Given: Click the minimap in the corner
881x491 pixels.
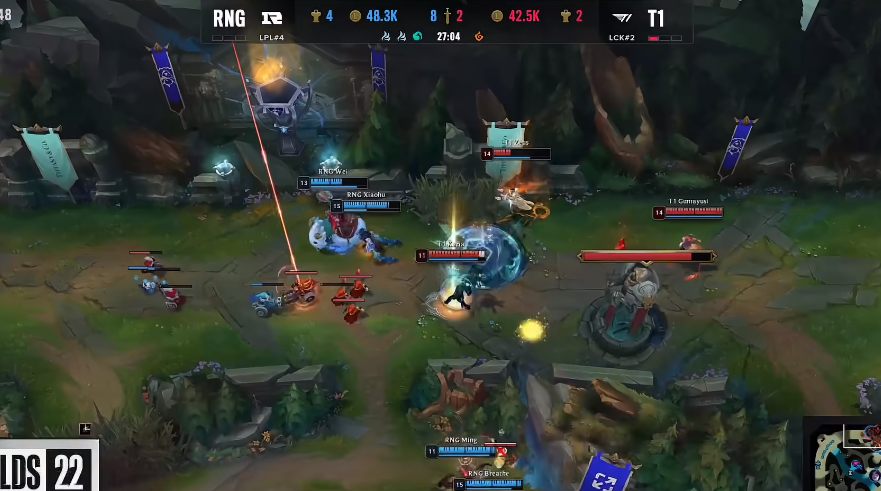Looking at the screenshot, I should coord(843,455).
